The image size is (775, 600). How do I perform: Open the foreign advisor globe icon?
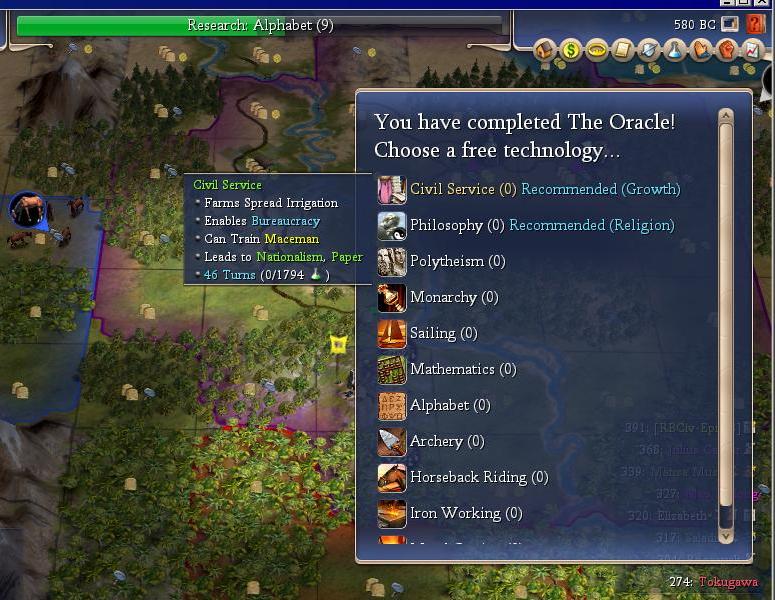649,49
